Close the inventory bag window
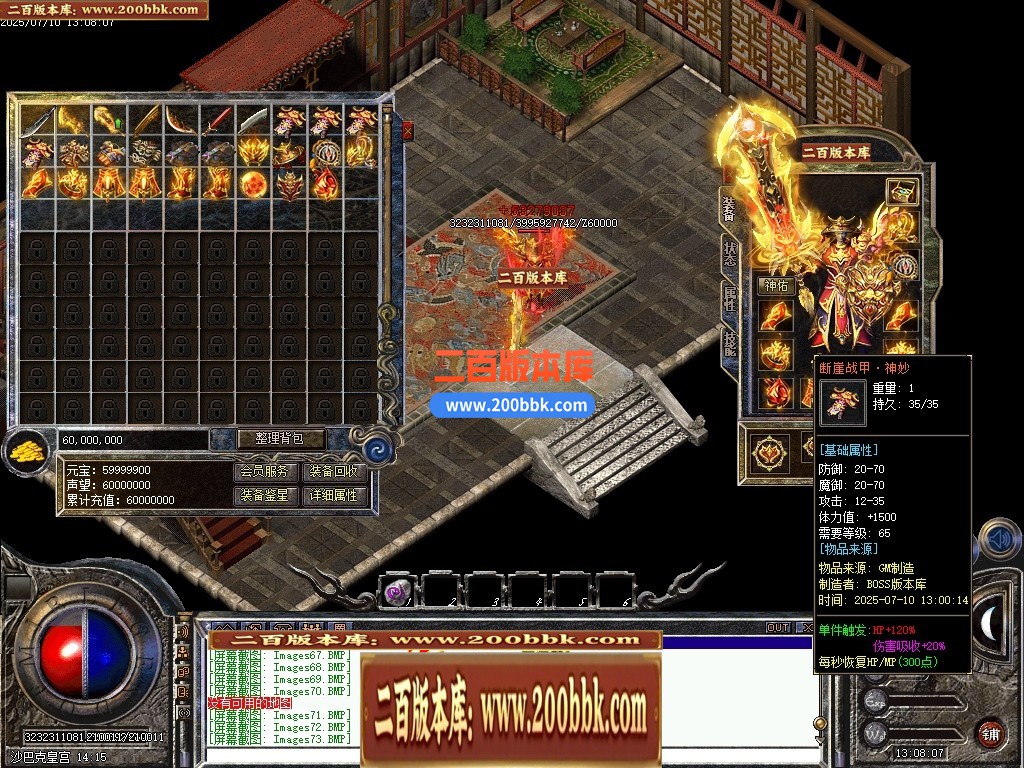Viewport: 1024px width, 768px height. [407, 129]
